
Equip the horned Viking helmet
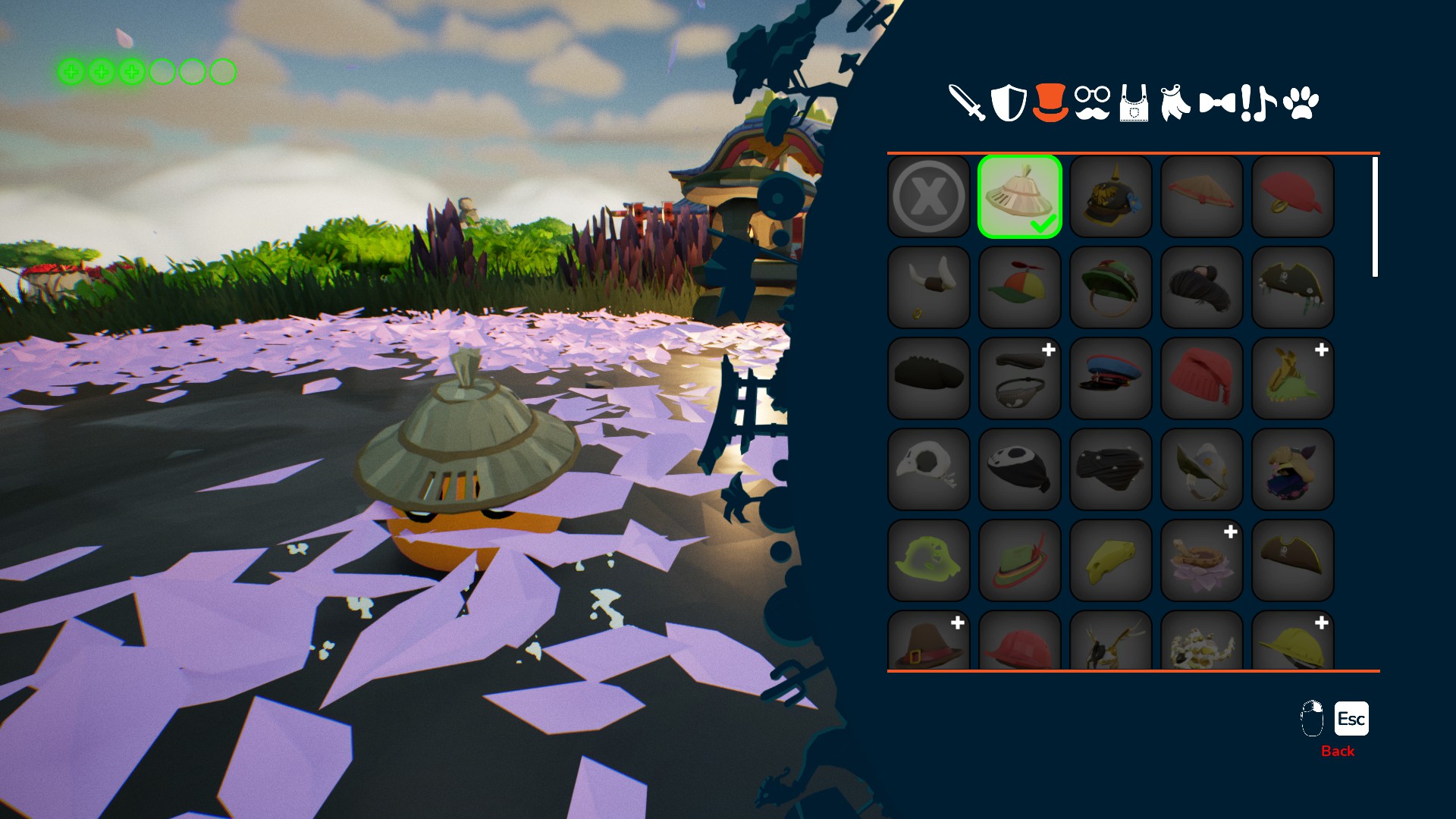coord(929,287)
